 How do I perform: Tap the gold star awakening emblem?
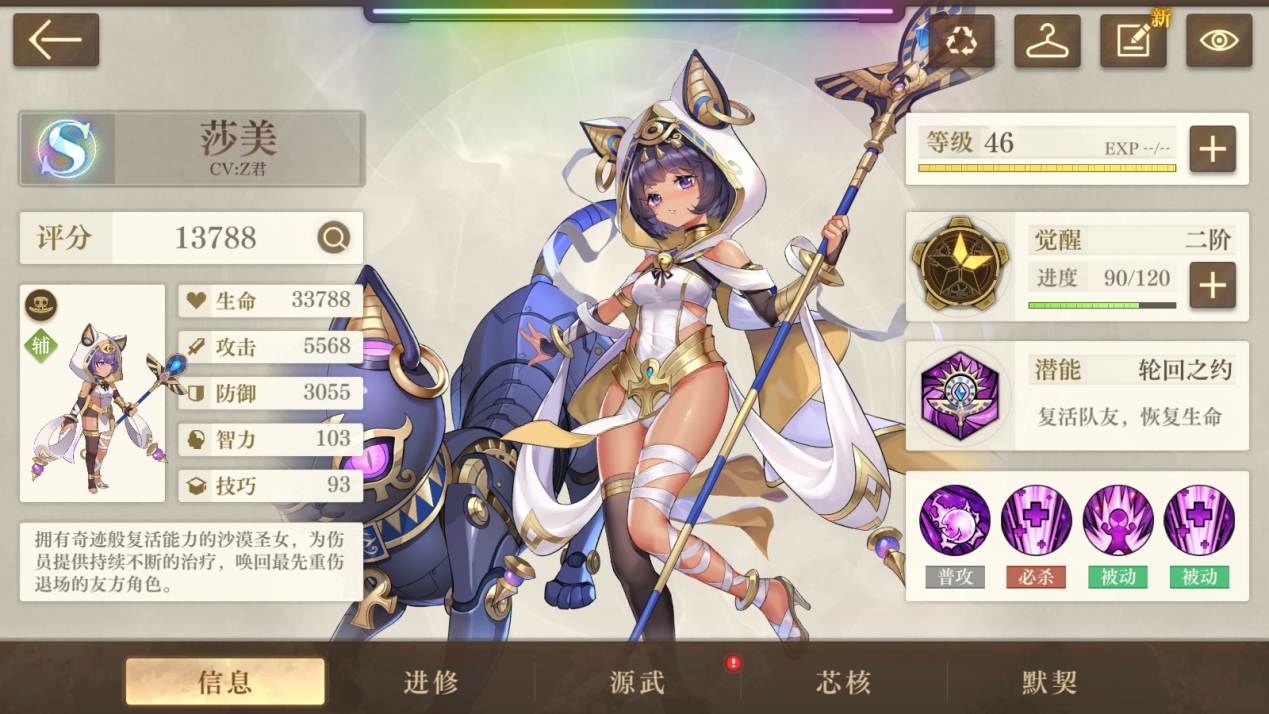959,266
